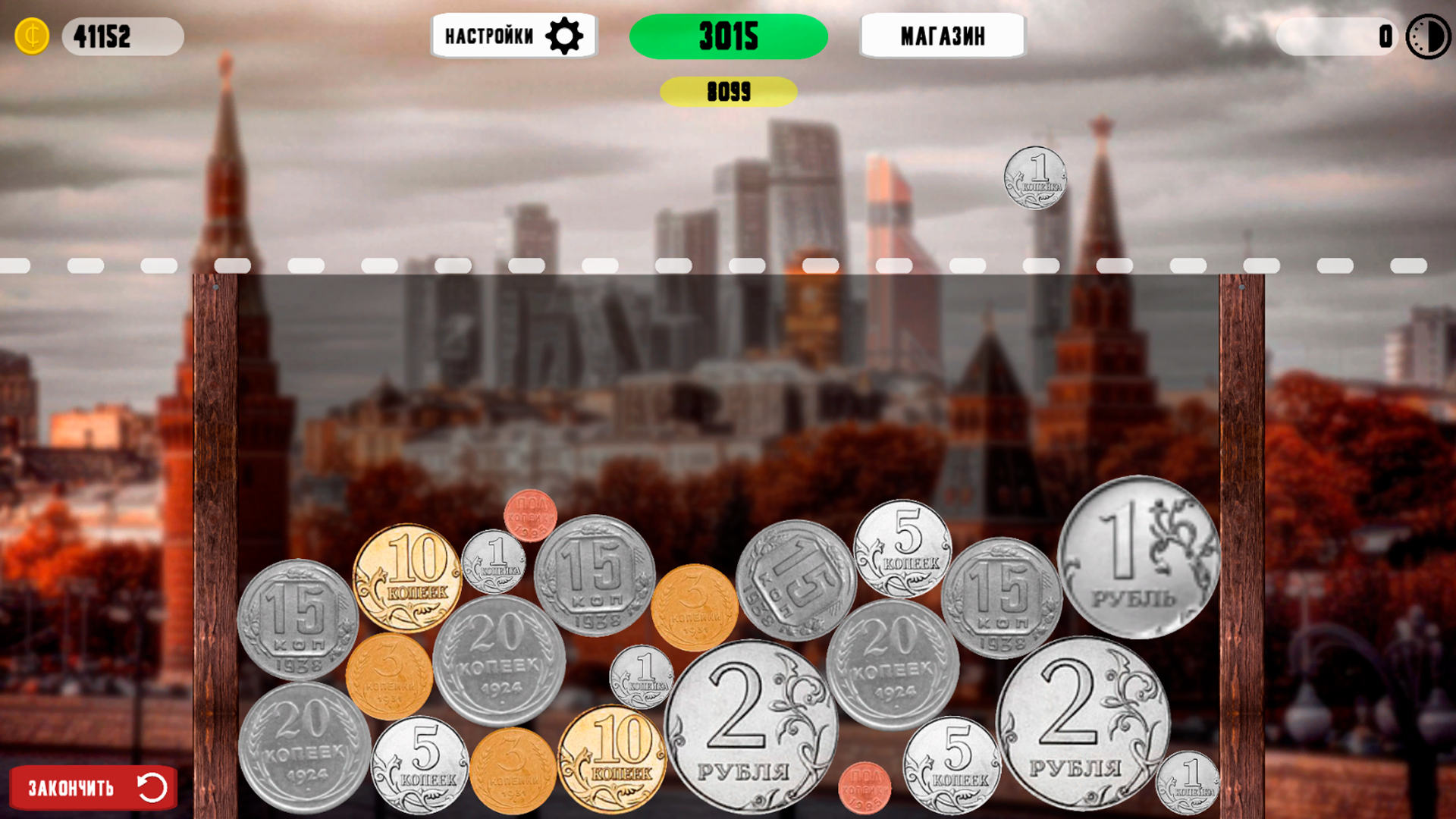Viewport: 1456px width, 819px height.
Task: Select the red ПОЛ копейки coin
Action: tap(531, 516)
